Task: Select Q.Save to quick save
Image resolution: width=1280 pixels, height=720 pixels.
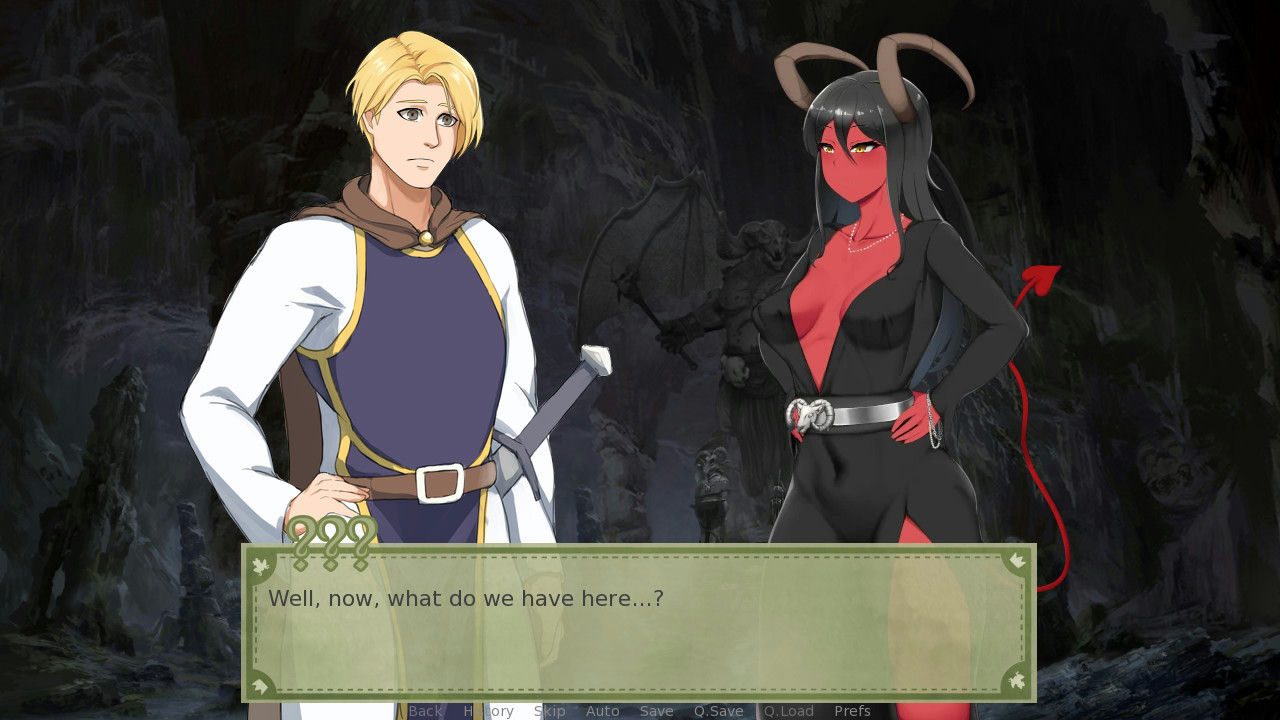Action: [x=717, y=711]
